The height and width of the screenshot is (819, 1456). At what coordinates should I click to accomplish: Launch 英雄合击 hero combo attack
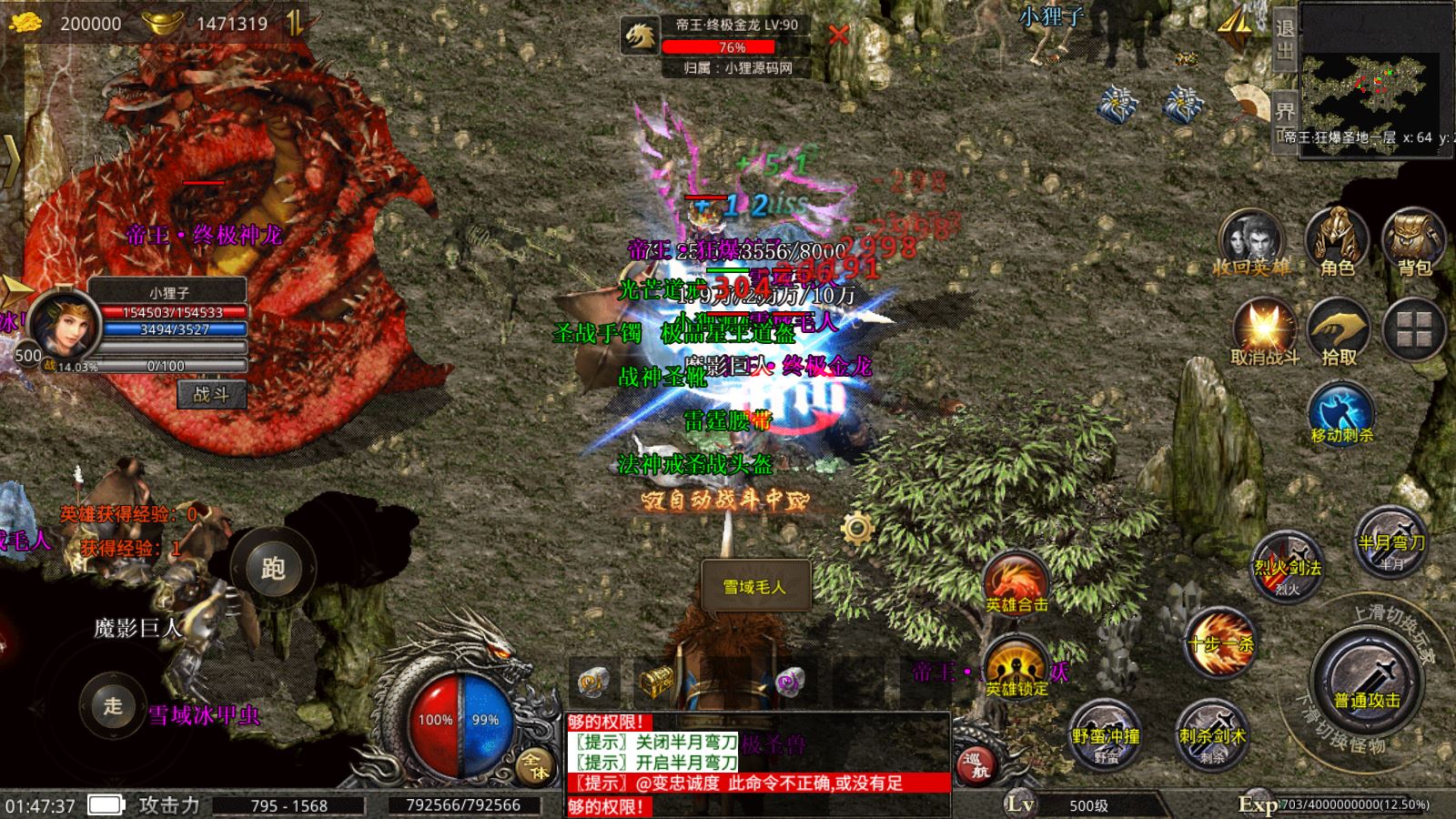(x=1016, y=584)
